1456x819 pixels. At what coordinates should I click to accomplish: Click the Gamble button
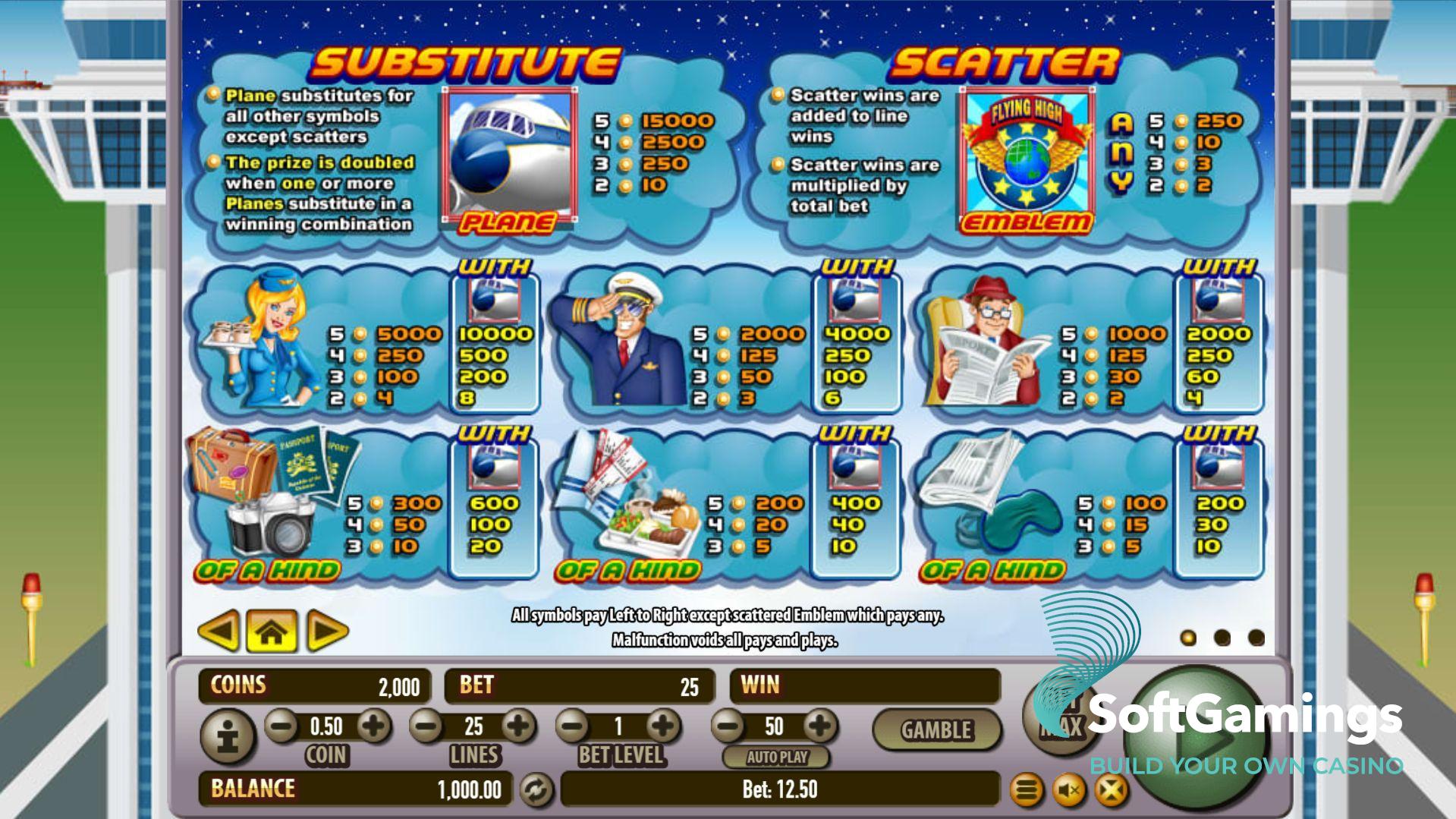[936, 730]
